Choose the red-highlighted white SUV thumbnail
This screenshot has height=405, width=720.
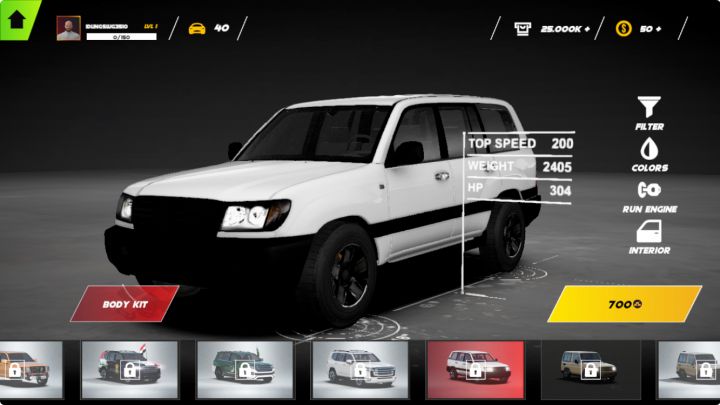(x=475, y=369)
